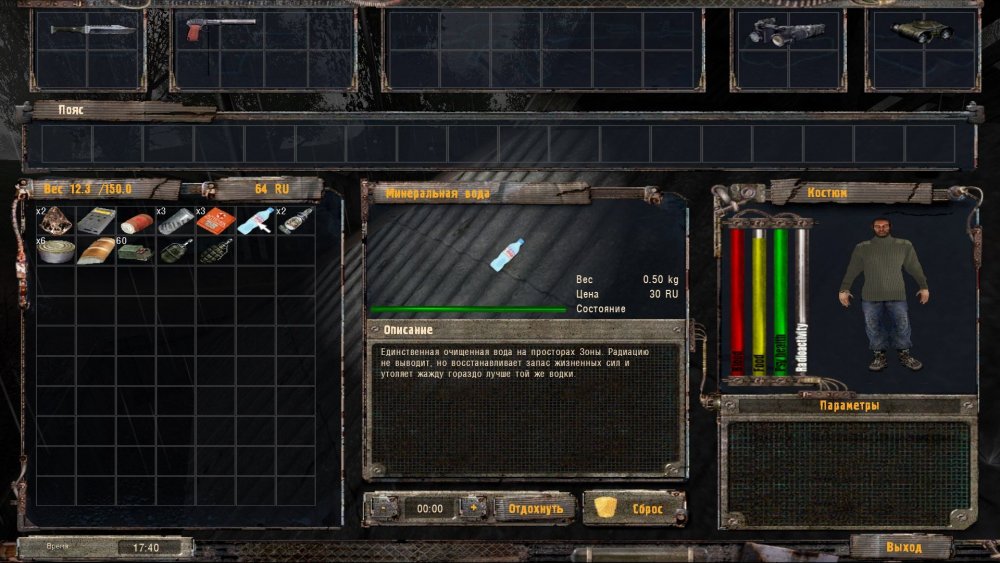Select the knife in its equipment slot

click(92, 29)
